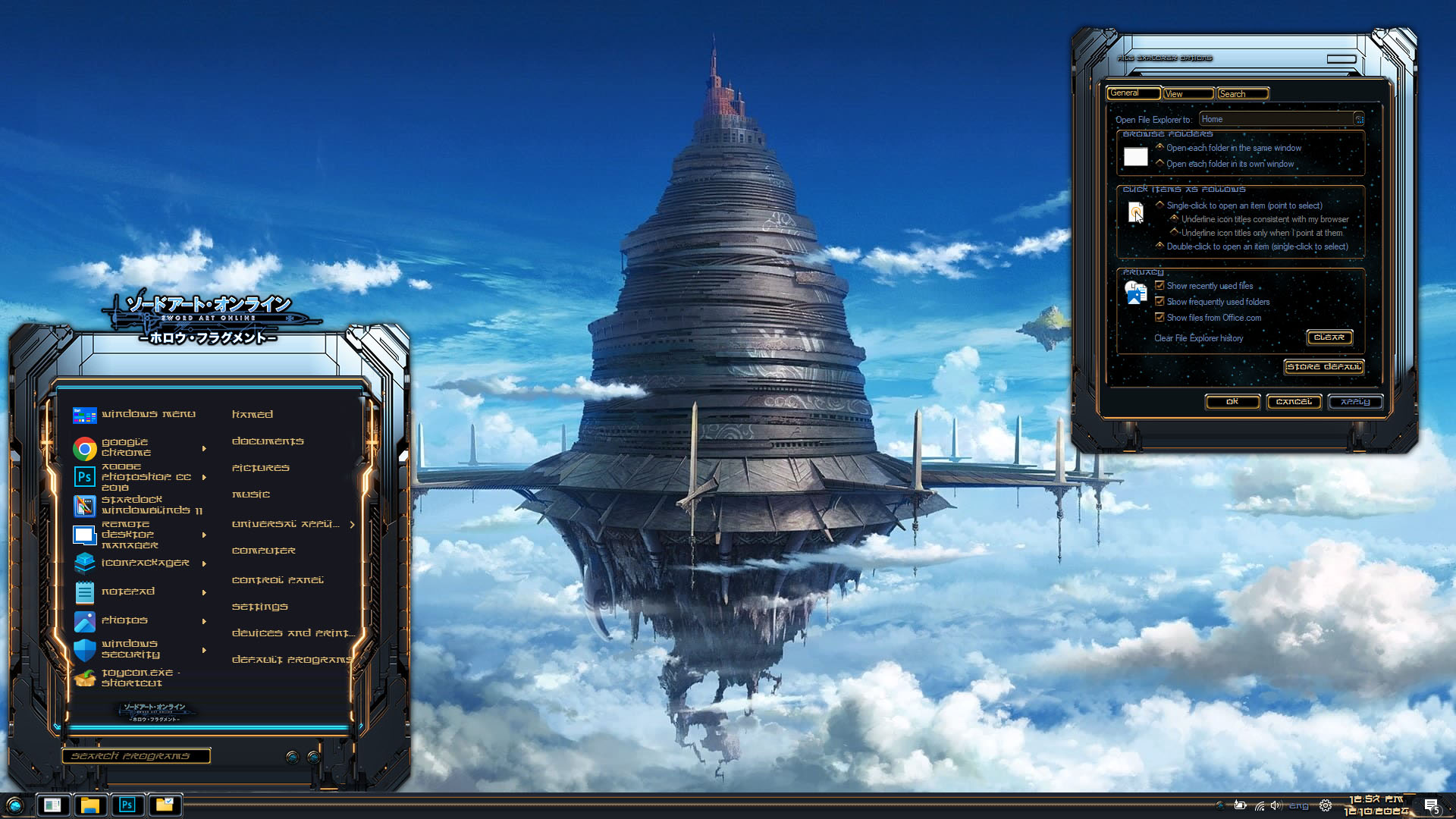Cancel the File Explorer Options dialog
The width and height of the screenshot is (1456, 819).
(1294, 402)
